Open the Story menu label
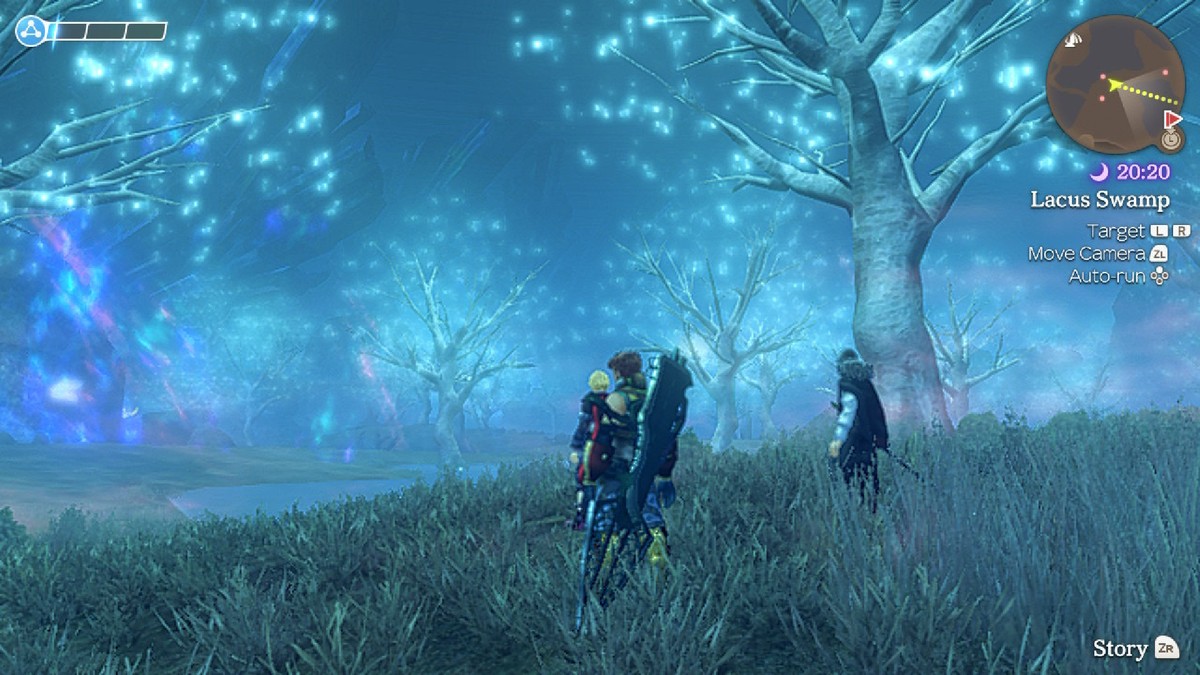Viewport: 1200px width, 675px height. (x=1120, y=648)
